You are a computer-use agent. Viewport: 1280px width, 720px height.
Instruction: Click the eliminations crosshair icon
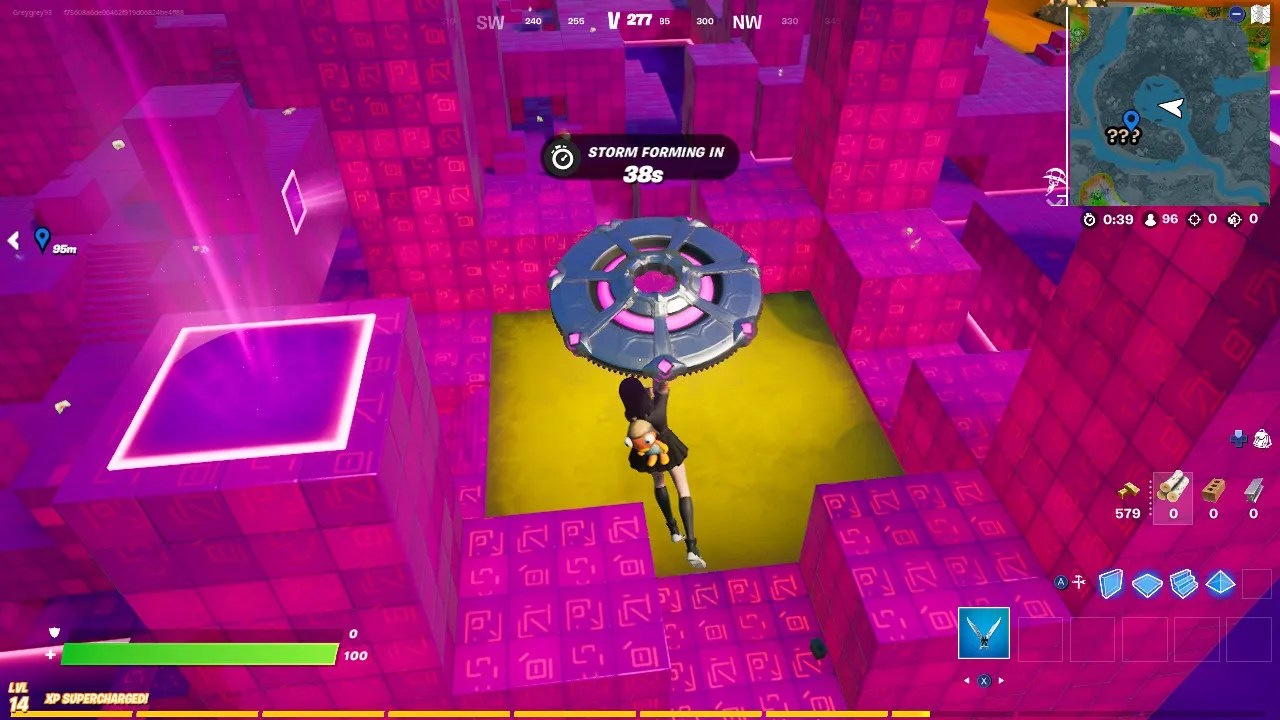point(1195,219)
